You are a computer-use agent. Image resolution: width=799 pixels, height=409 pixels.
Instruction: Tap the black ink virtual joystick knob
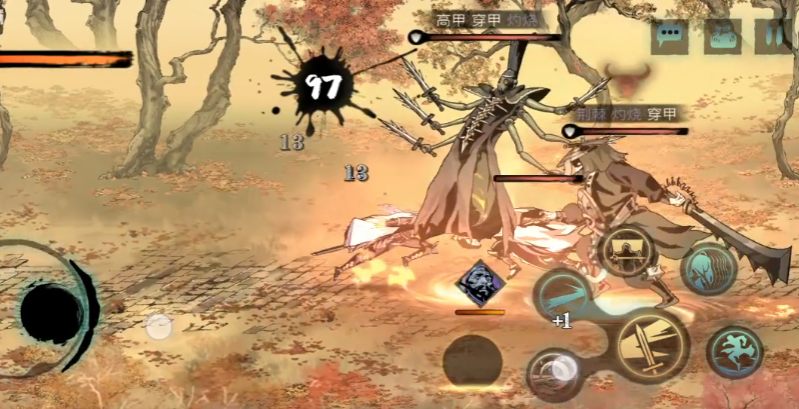pos(52,310)
